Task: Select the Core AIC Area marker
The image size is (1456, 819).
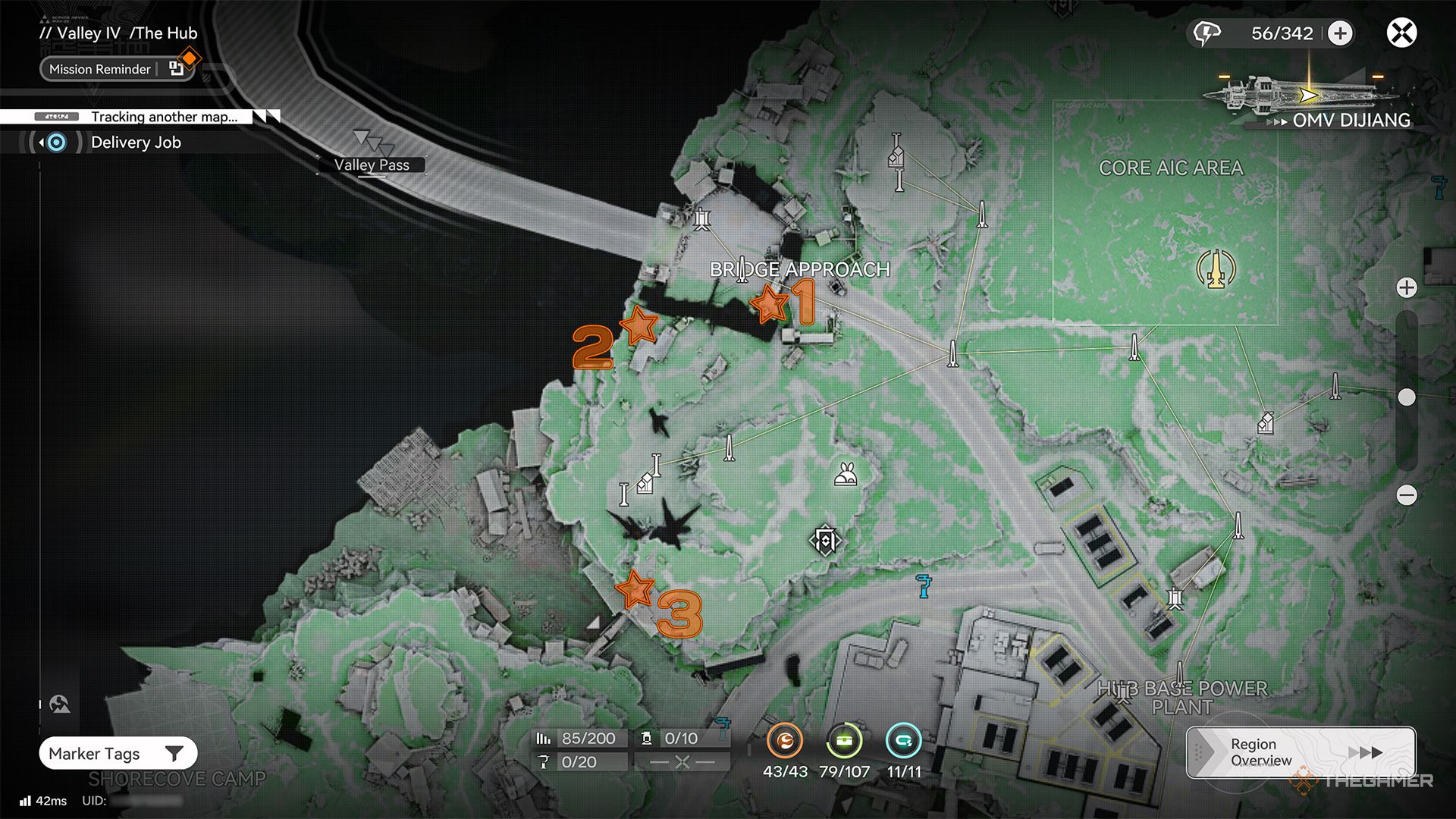Action: tap(1216, 268)
